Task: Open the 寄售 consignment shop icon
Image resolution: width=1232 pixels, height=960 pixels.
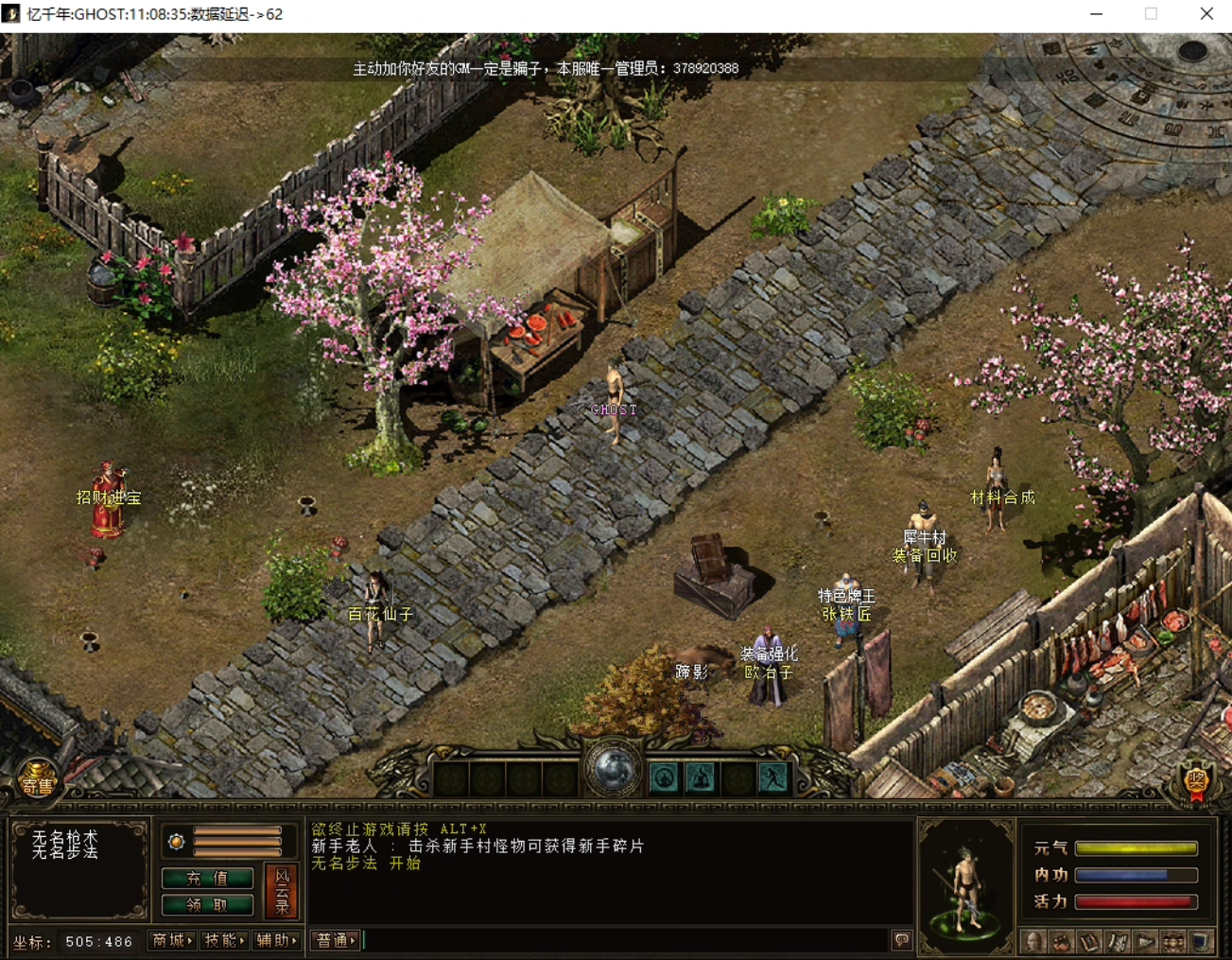Action: (x=38, y=782)
